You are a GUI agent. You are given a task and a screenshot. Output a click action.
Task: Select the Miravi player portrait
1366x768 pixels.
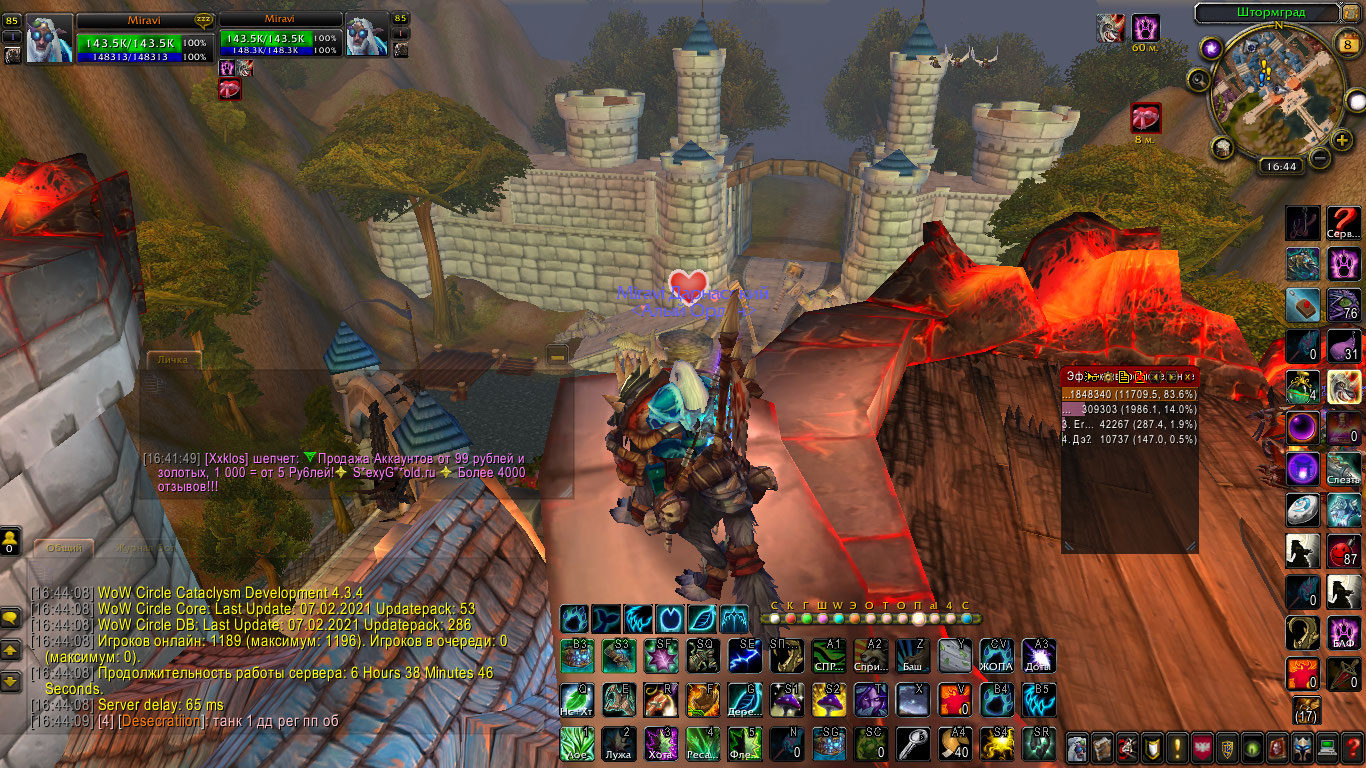tap(48, 38)
